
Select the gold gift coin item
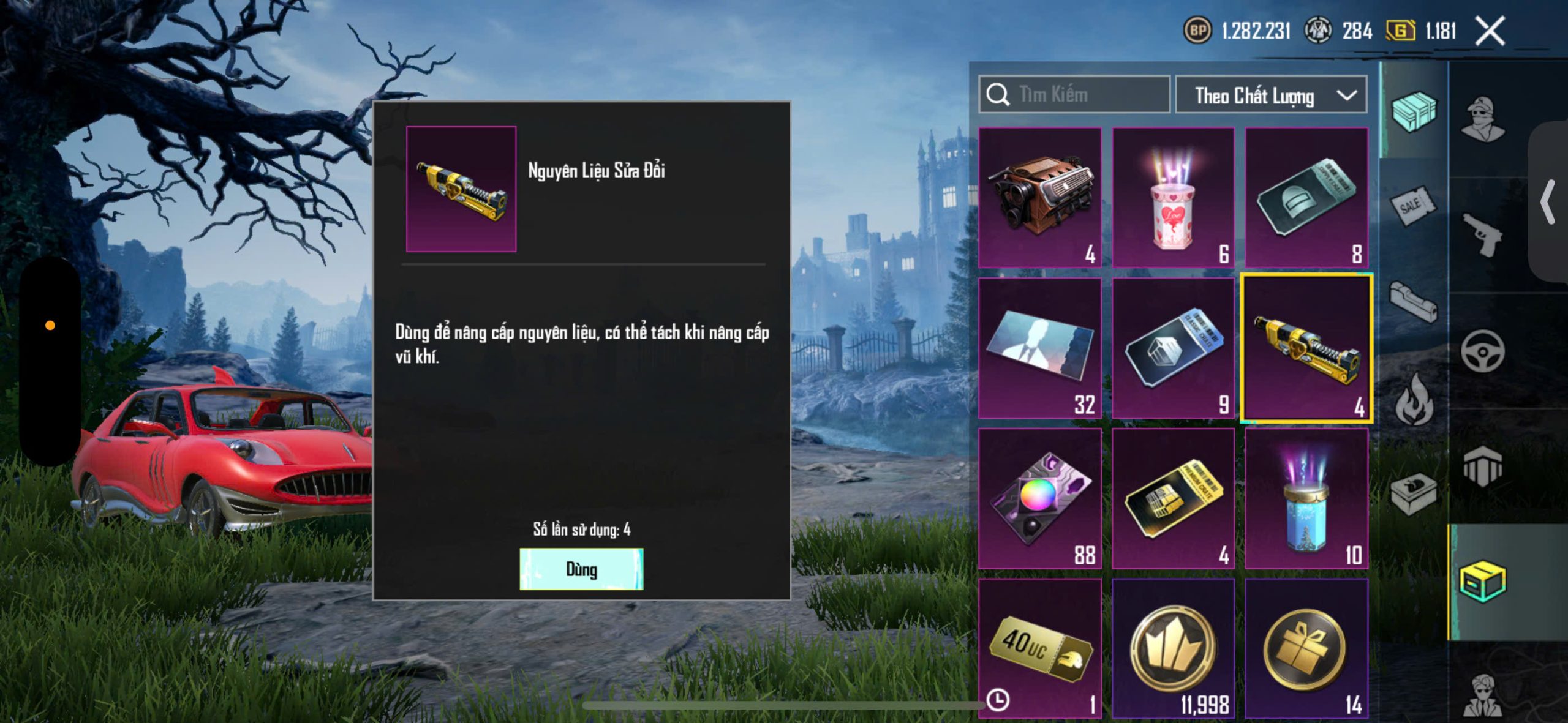coord(1306,649)
